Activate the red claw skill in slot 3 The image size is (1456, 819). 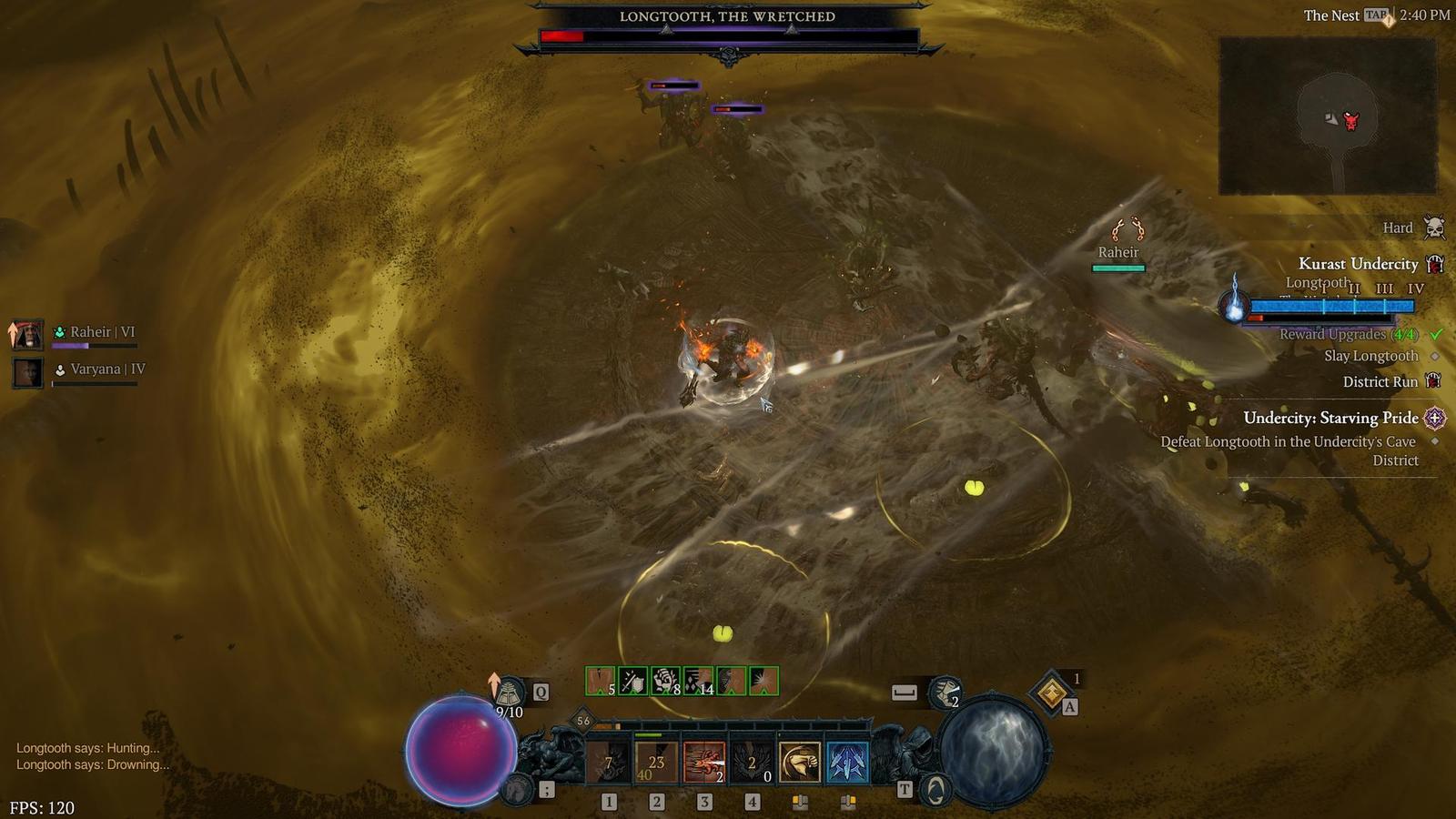click(x=703, y=763)
